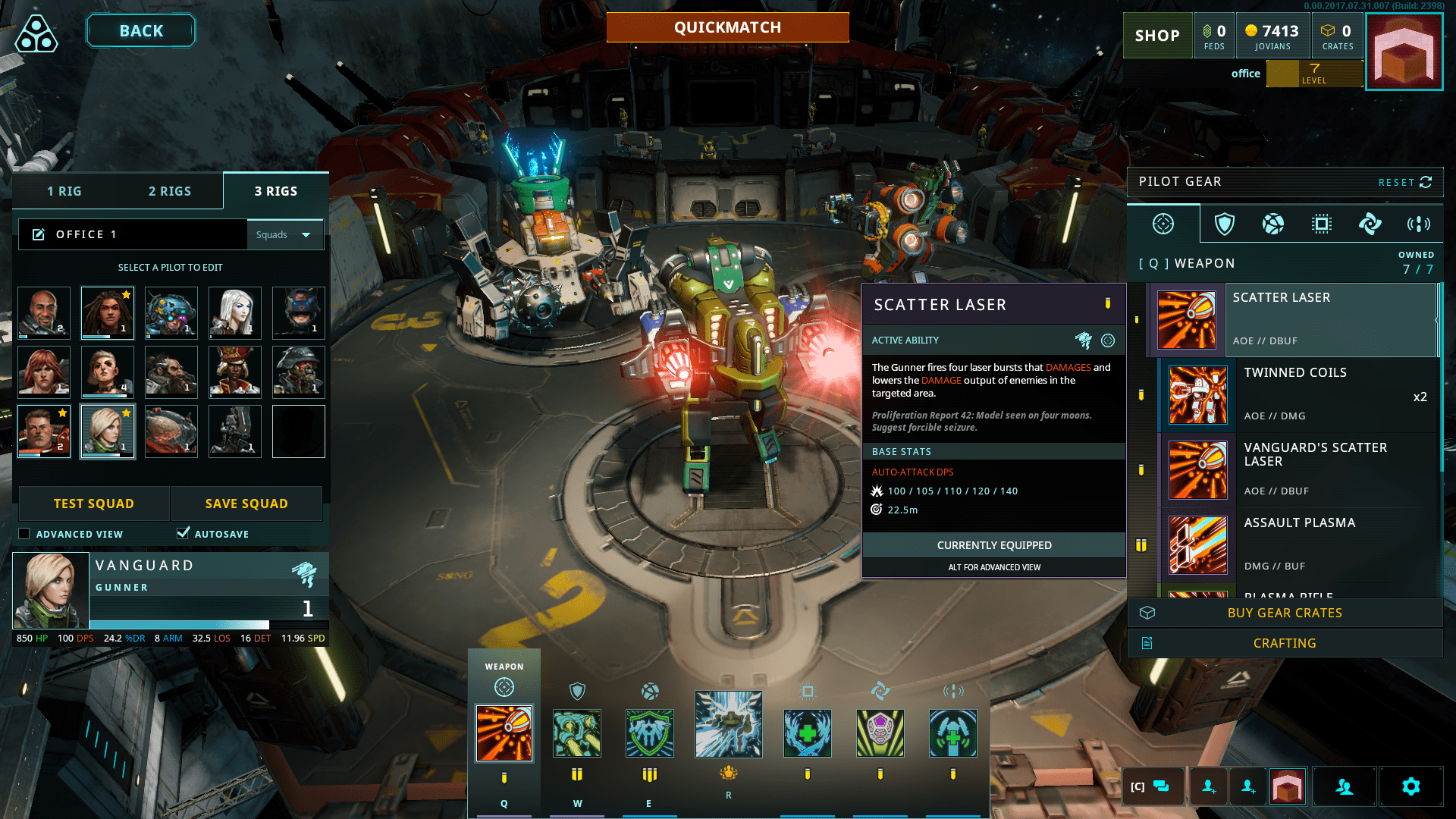Start a QUICKMATCH game
This screenshot has height=819, width=1456.
[x=727, y=27]
